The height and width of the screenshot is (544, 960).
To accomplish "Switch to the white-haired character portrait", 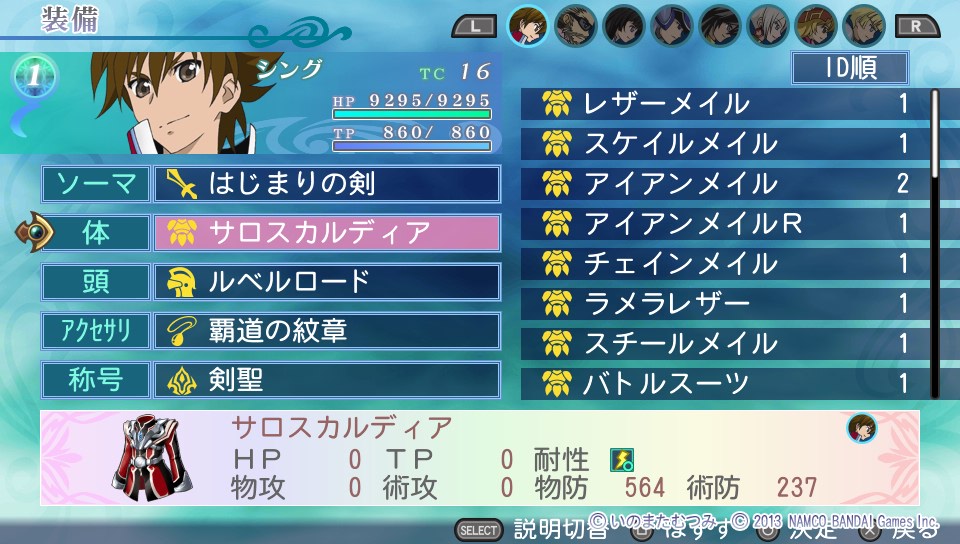I will click(768, 26).
